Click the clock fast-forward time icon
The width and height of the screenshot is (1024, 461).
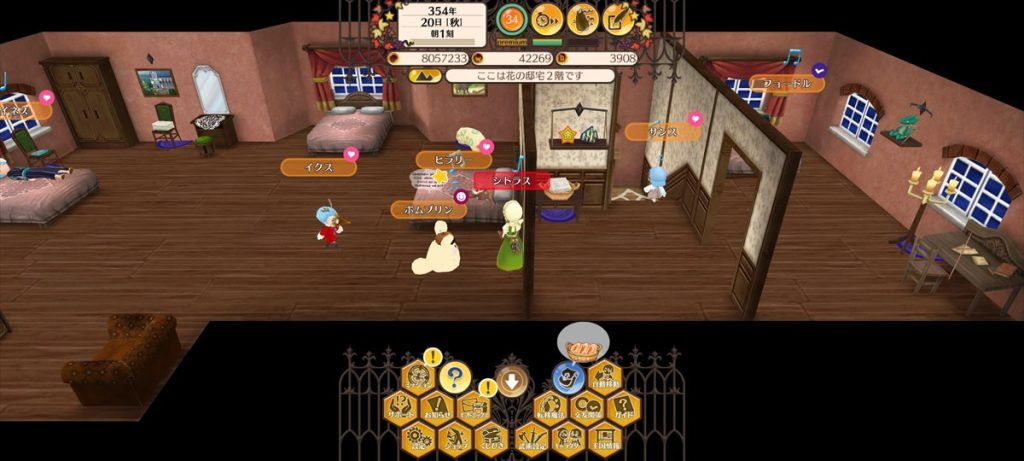click(547, 18)
